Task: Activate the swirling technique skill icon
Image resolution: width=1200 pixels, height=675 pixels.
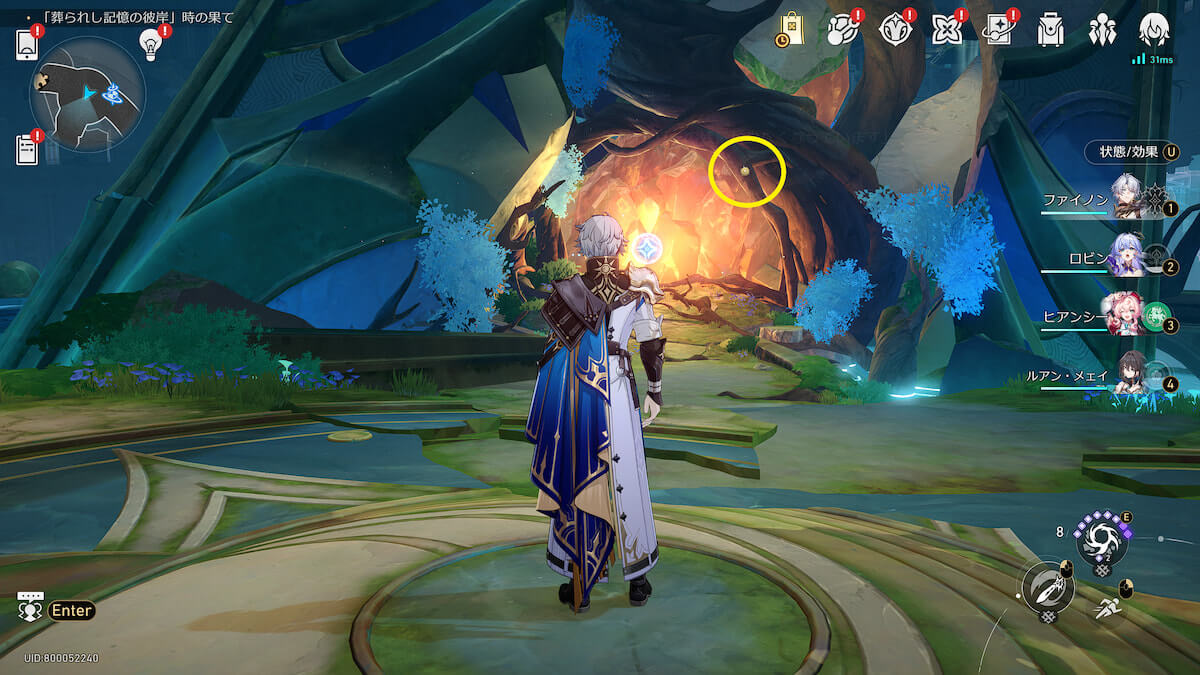Action: 1100,539
